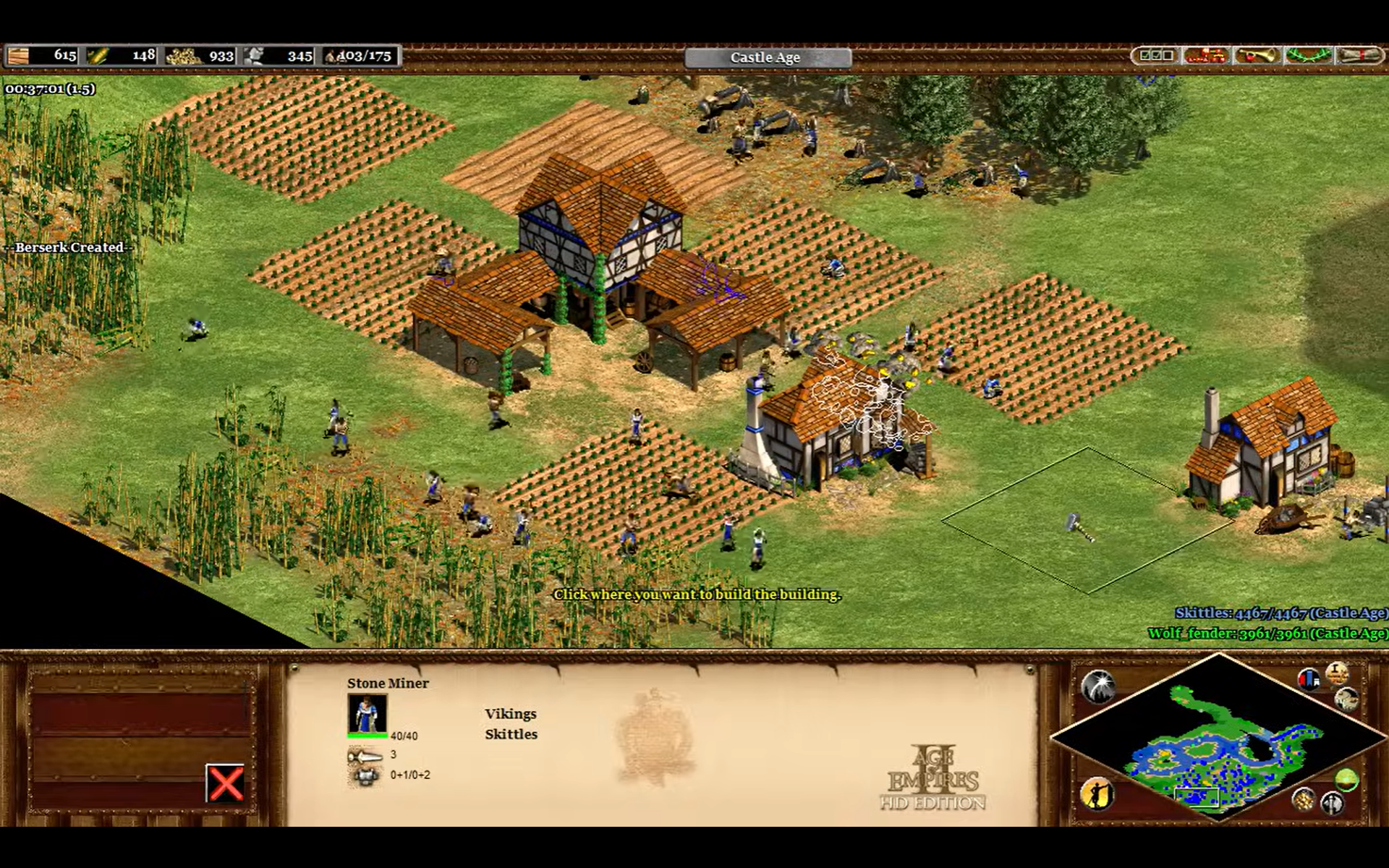Cancel building placement with the red X
Image resolution: width=1389 pixels, height=868 pixels.
[x=225, y=783]
